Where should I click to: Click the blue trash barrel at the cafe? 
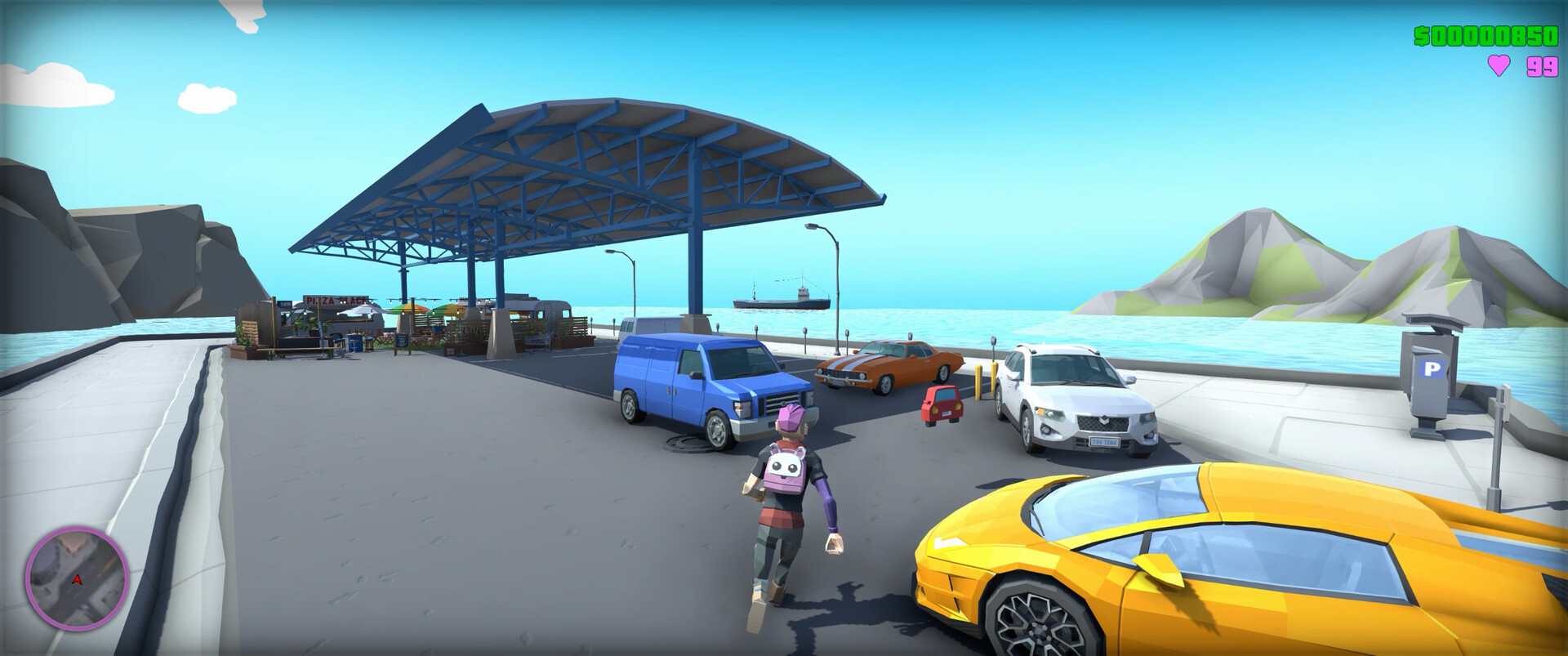click(x=354, y=344)
